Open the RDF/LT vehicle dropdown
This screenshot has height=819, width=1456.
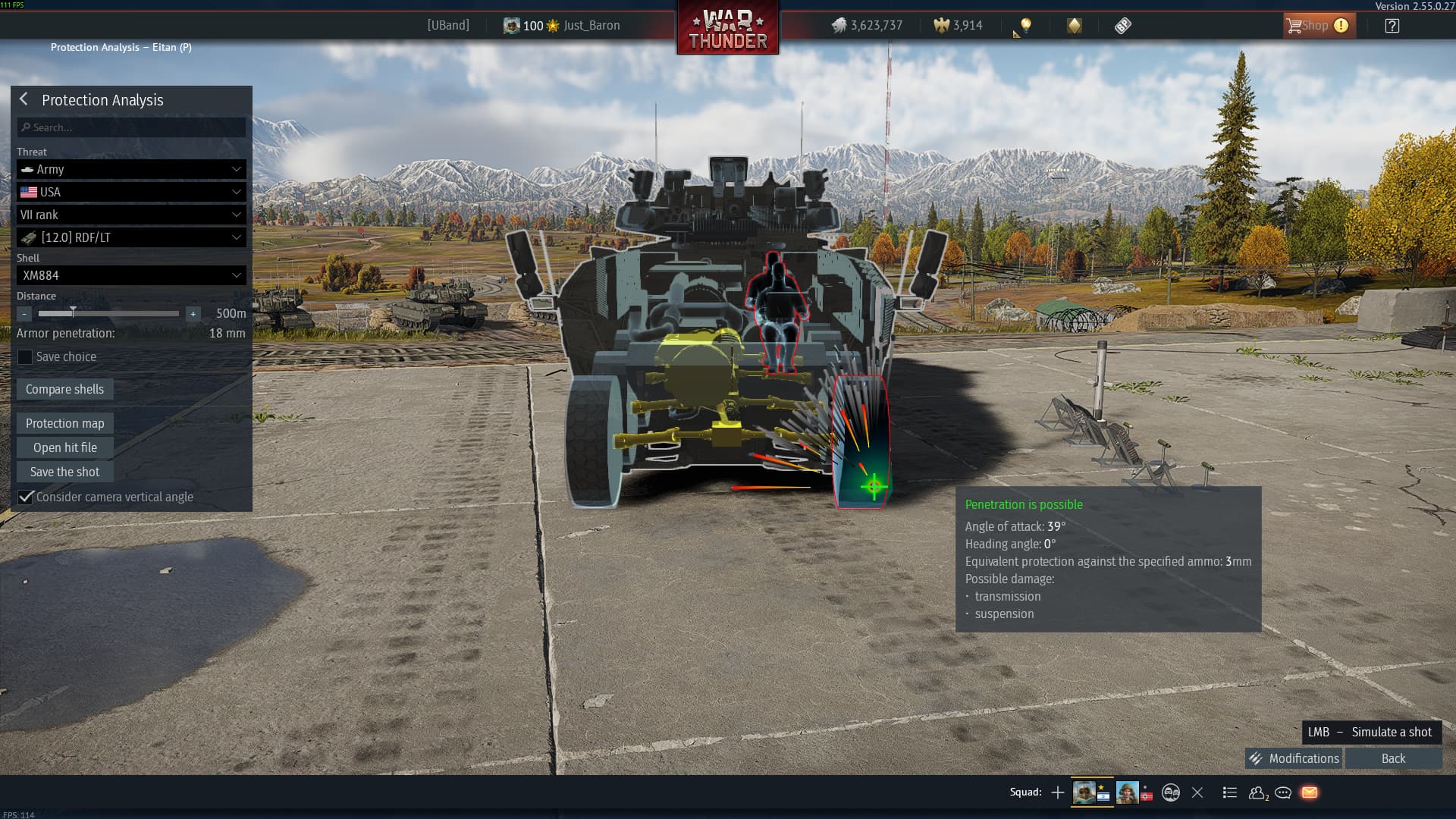(131, 237)
